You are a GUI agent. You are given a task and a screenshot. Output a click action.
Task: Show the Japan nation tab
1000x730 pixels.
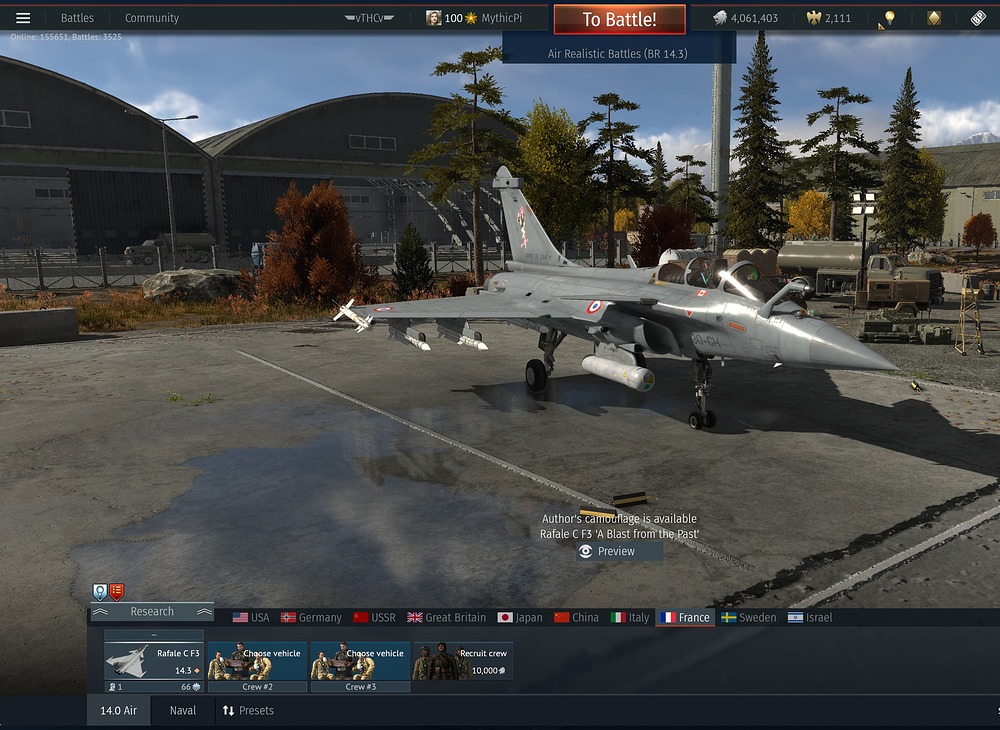(x=520, y=618)
